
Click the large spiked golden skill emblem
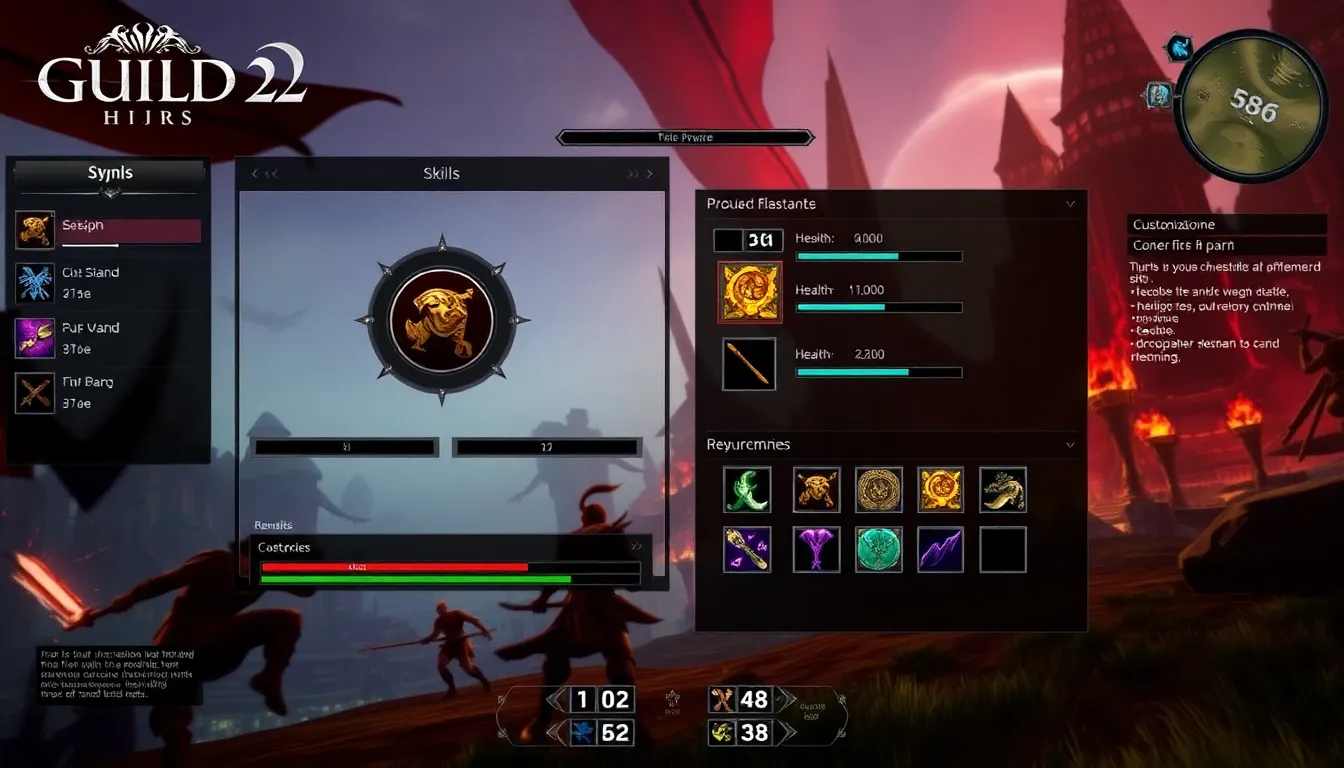click(442, 320)
